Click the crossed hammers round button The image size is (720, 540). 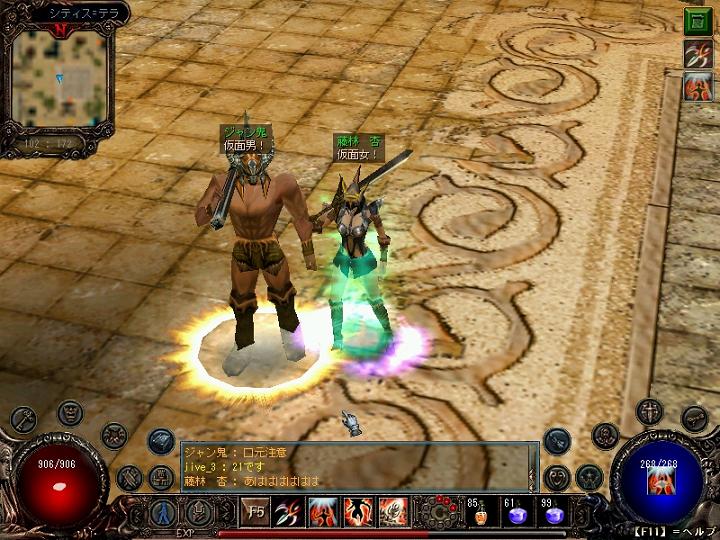point(129,478)
